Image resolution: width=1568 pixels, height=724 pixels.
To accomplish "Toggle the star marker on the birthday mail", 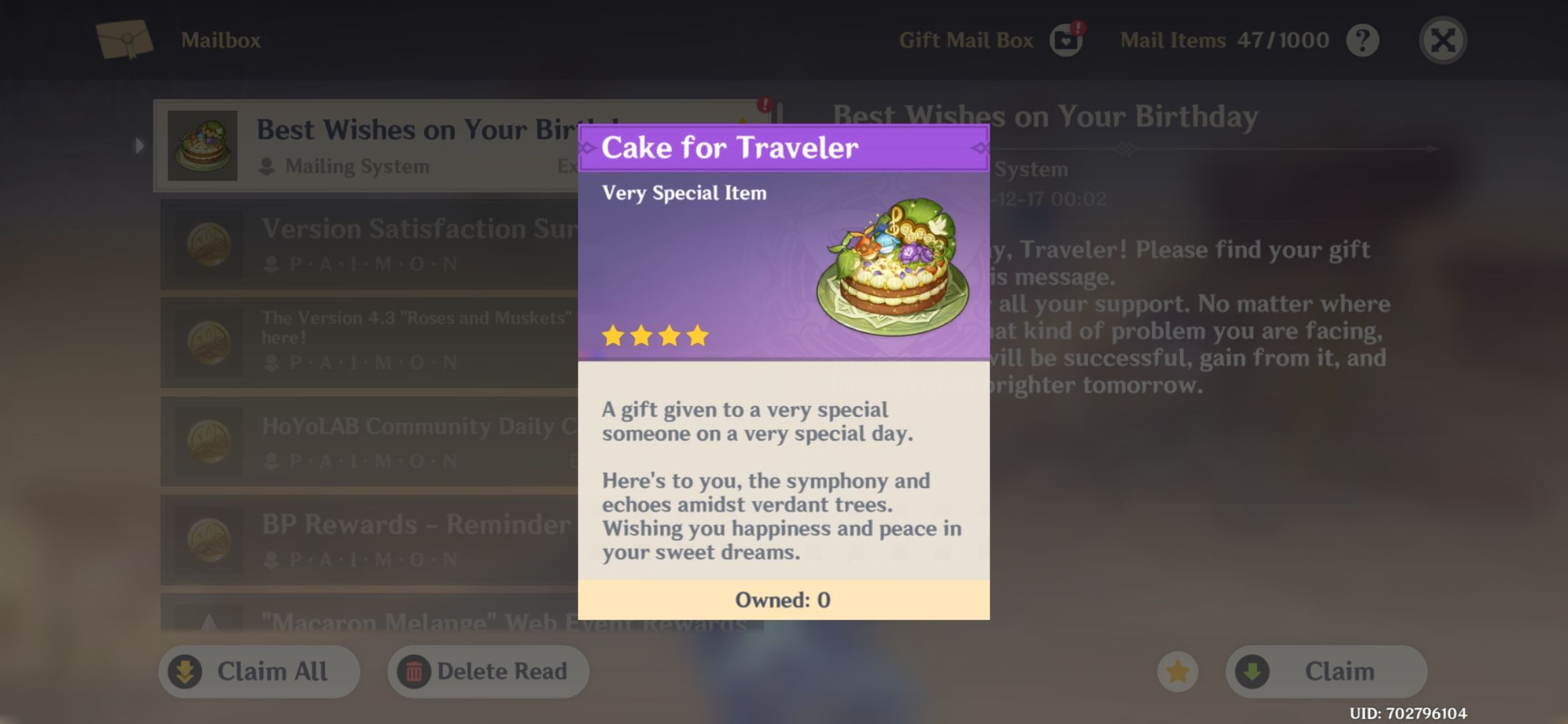I will (x=741, y=117).
